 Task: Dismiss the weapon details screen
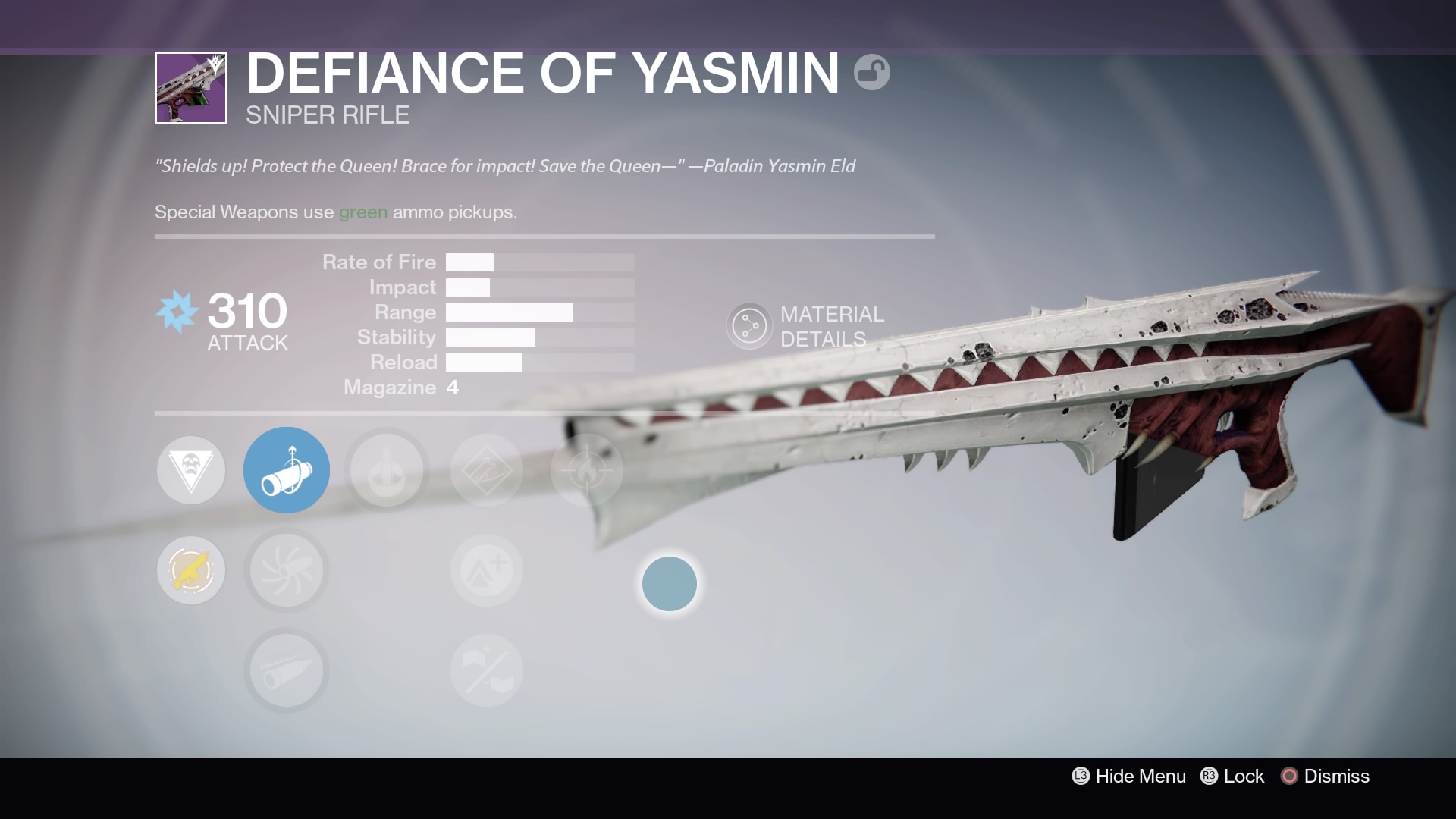tap(1326, 776)
